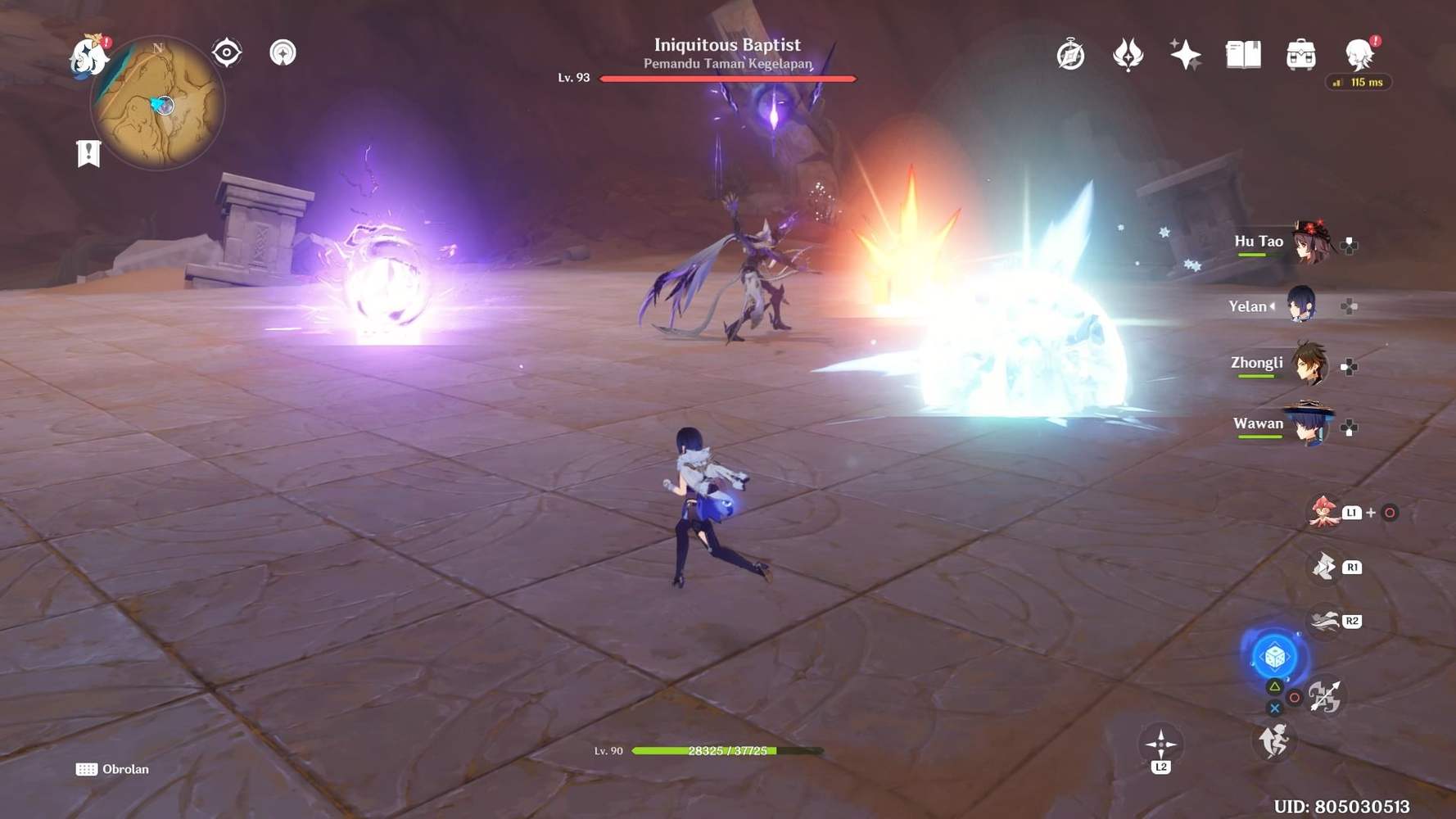Open the Battle Pass star icon
Viewport: 1456px width, 819px height.
click(x=1187, y=55)
